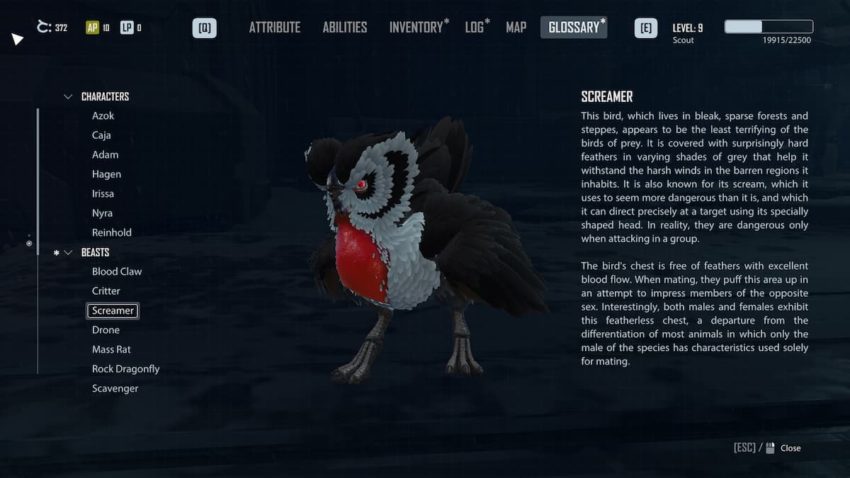Switch to the Attribute tab
850x478 pixels.
(x=274, y=28)
